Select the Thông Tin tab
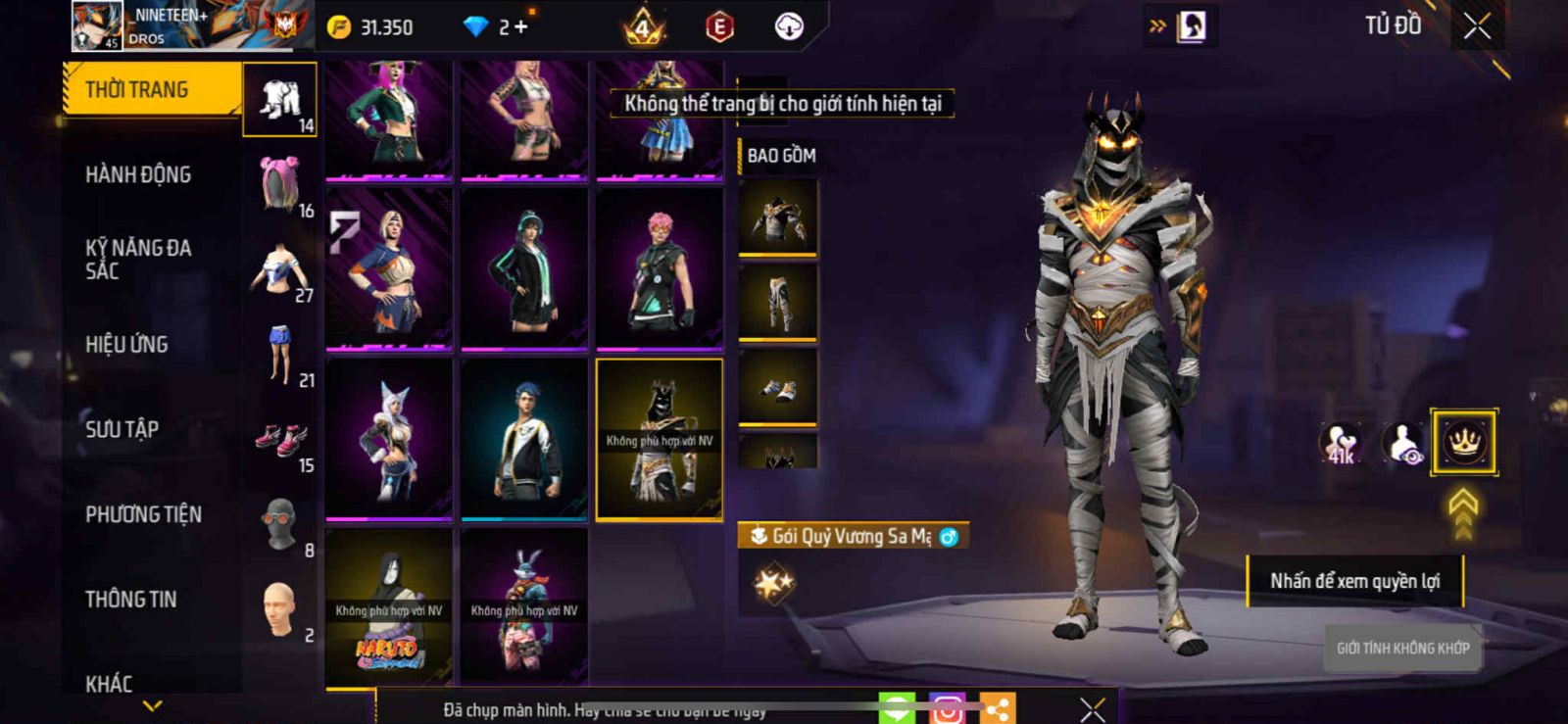 point(130,600)
